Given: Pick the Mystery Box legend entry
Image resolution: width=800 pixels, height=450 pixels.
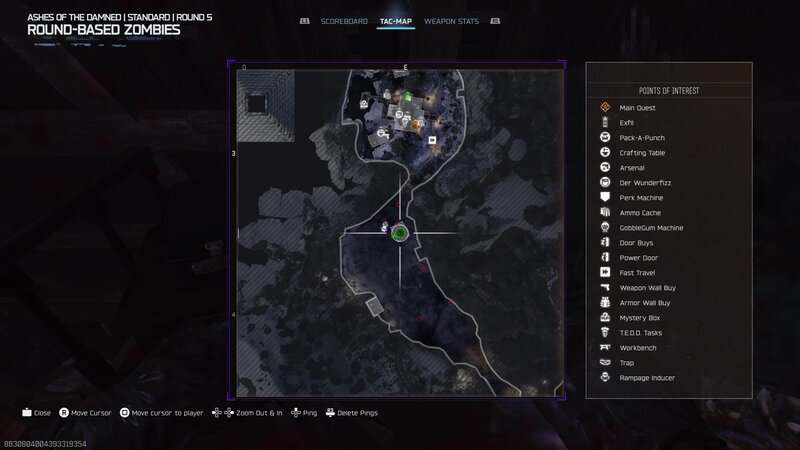Looking at the screenshot, I should tap(639, 318).
